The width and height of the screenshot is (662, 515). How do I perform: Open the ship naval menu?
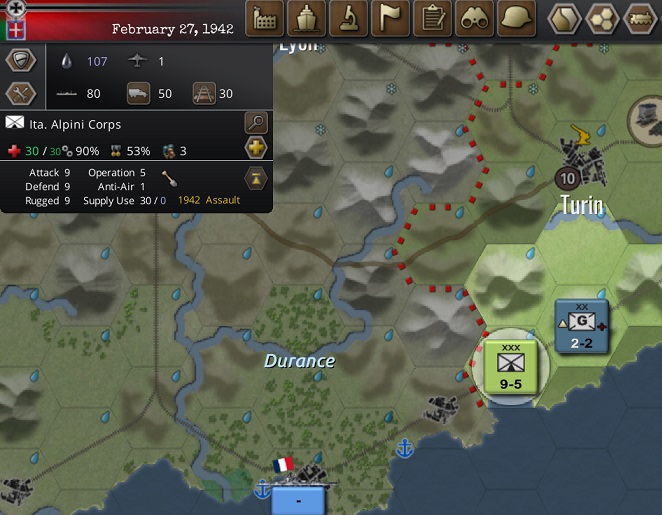[307, 18]
